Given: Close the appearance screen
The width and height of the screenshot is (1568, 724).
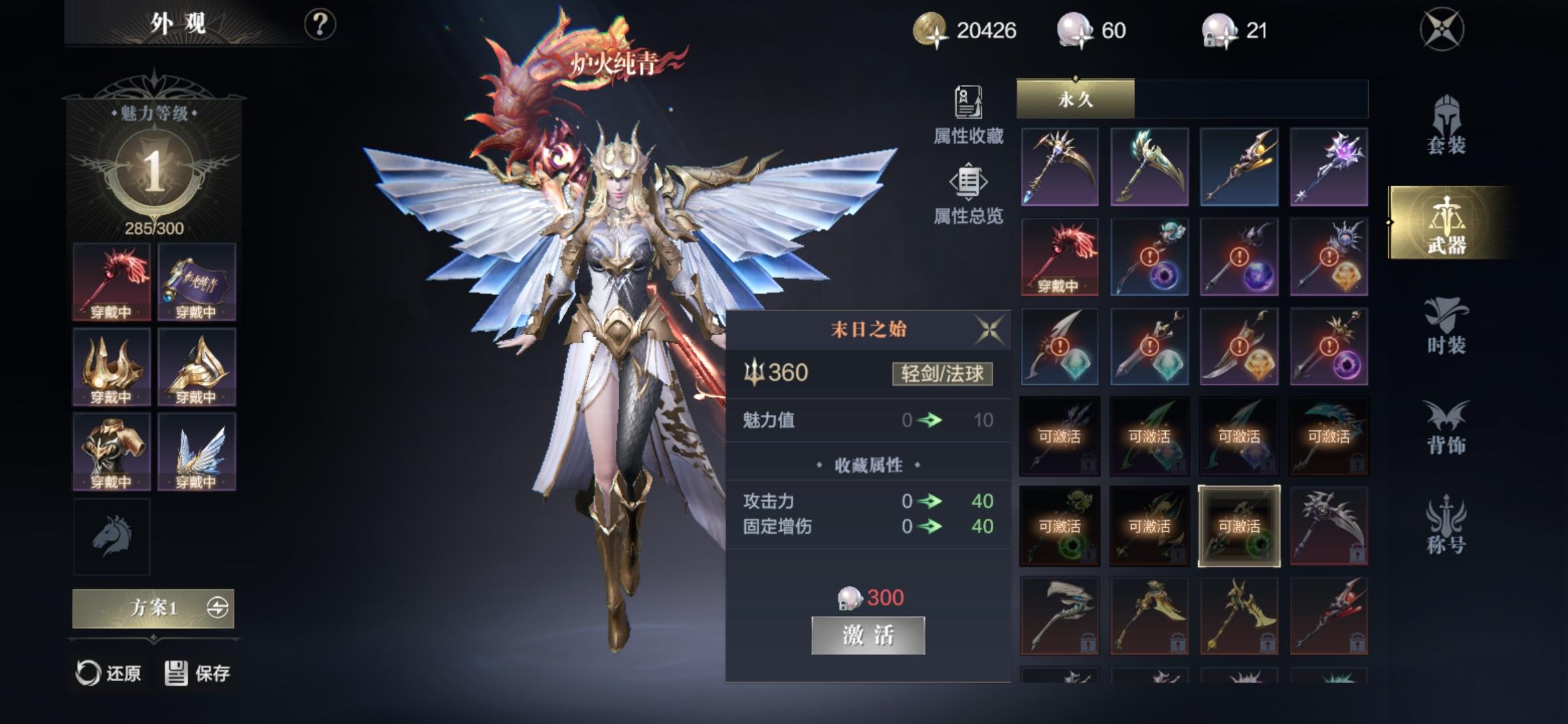Looking at the screenshot, I should click(1441, 29).
